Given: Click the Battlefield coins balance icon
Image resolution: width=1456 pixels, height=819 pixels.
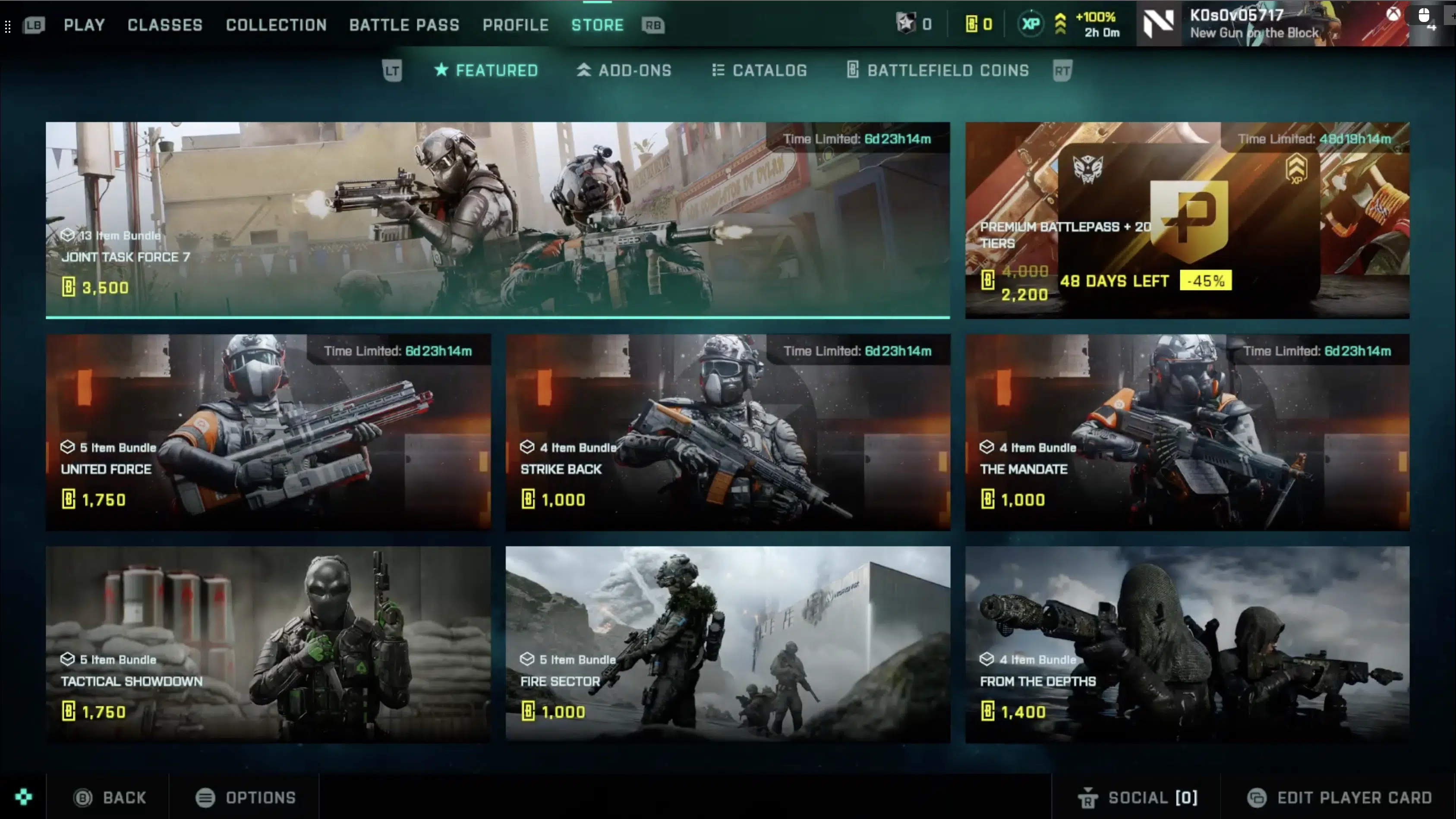Looking at the screenshot, I should tap(971, 24).
